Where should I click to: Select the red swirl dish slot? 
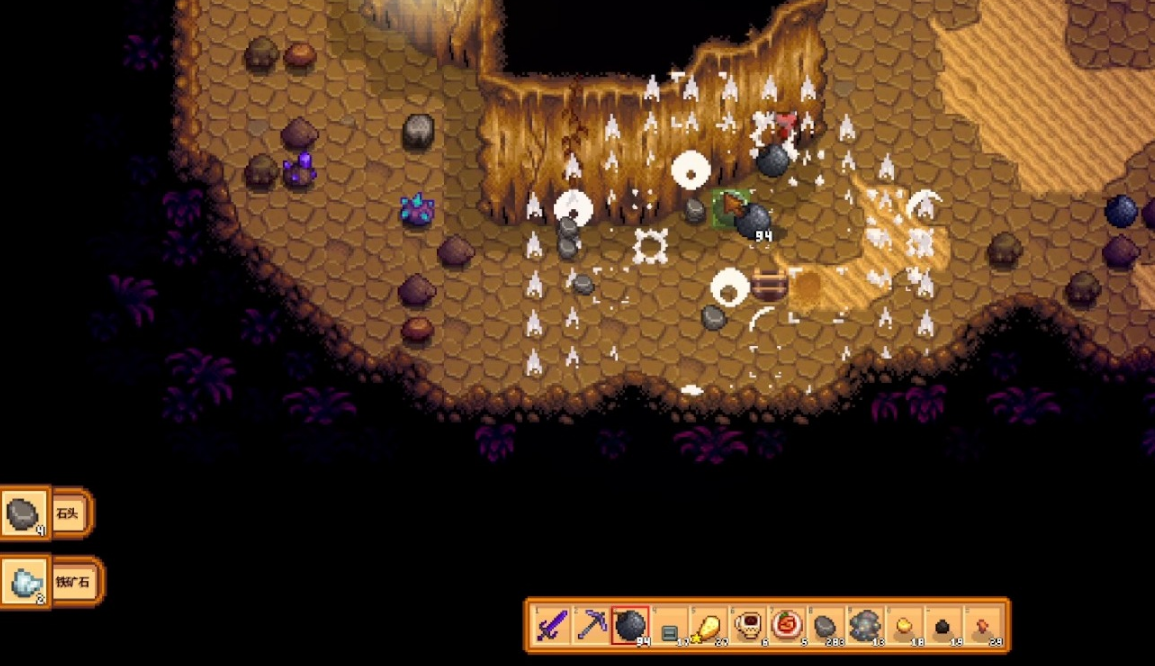787,626
